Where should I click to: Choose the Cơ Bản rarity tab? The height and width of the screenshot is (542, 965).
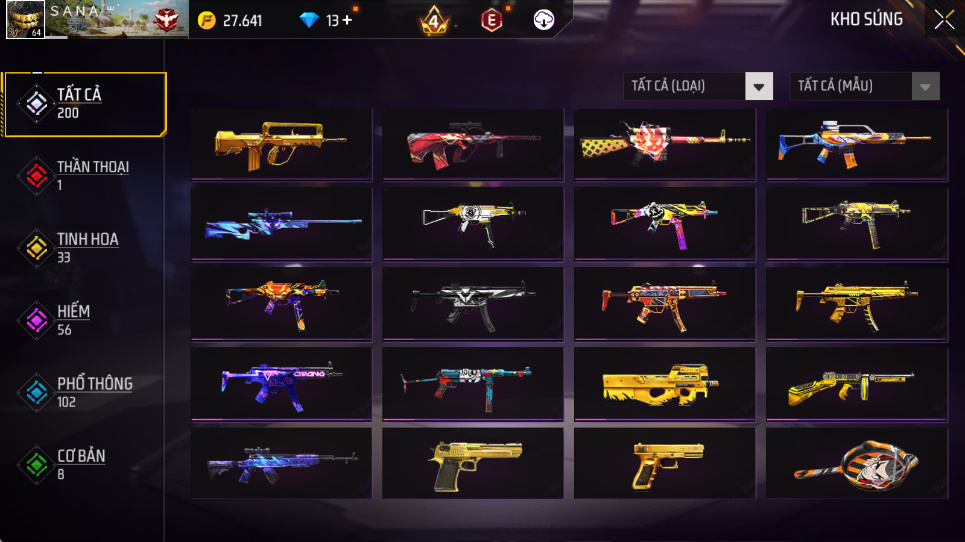(x=85, y=463)
